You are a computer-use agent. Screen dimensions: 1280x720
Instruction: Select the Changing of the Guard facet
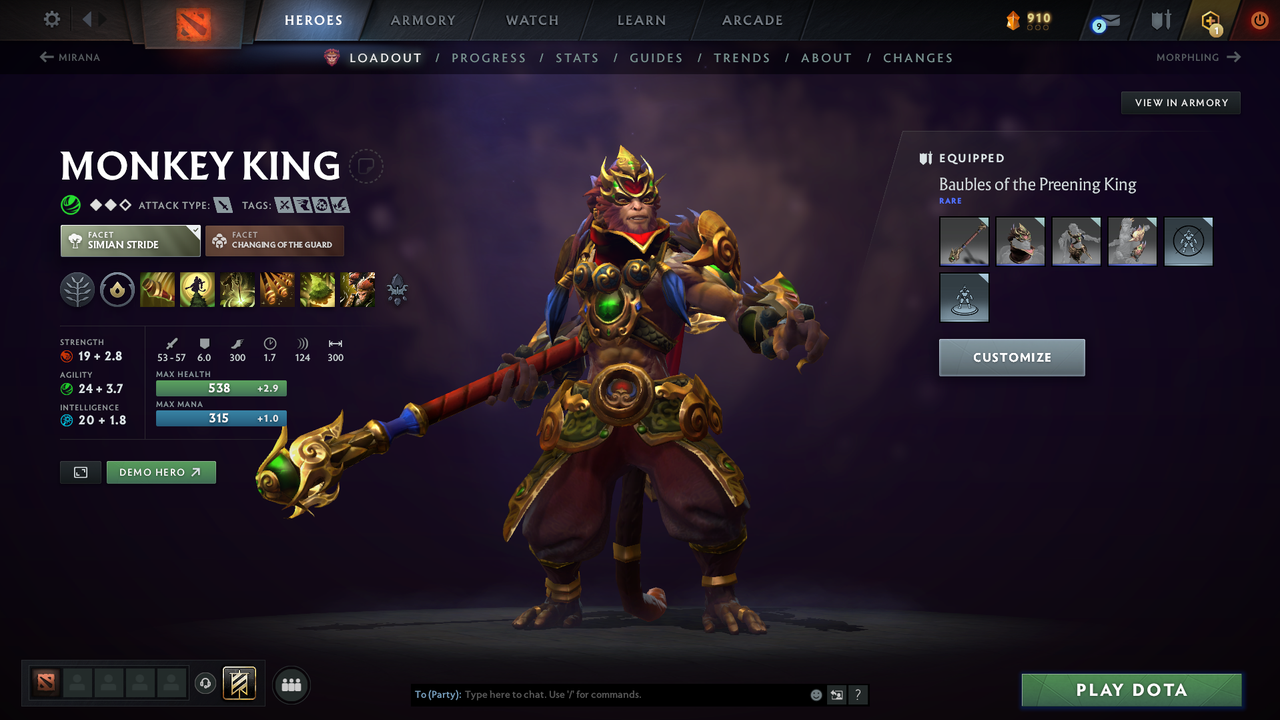point(274,240)
